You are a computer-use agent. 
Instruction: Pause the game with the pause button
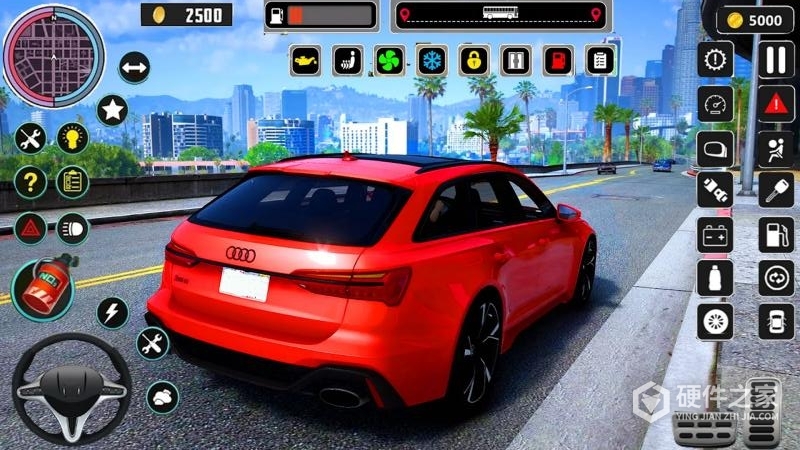tap(776, 59)
